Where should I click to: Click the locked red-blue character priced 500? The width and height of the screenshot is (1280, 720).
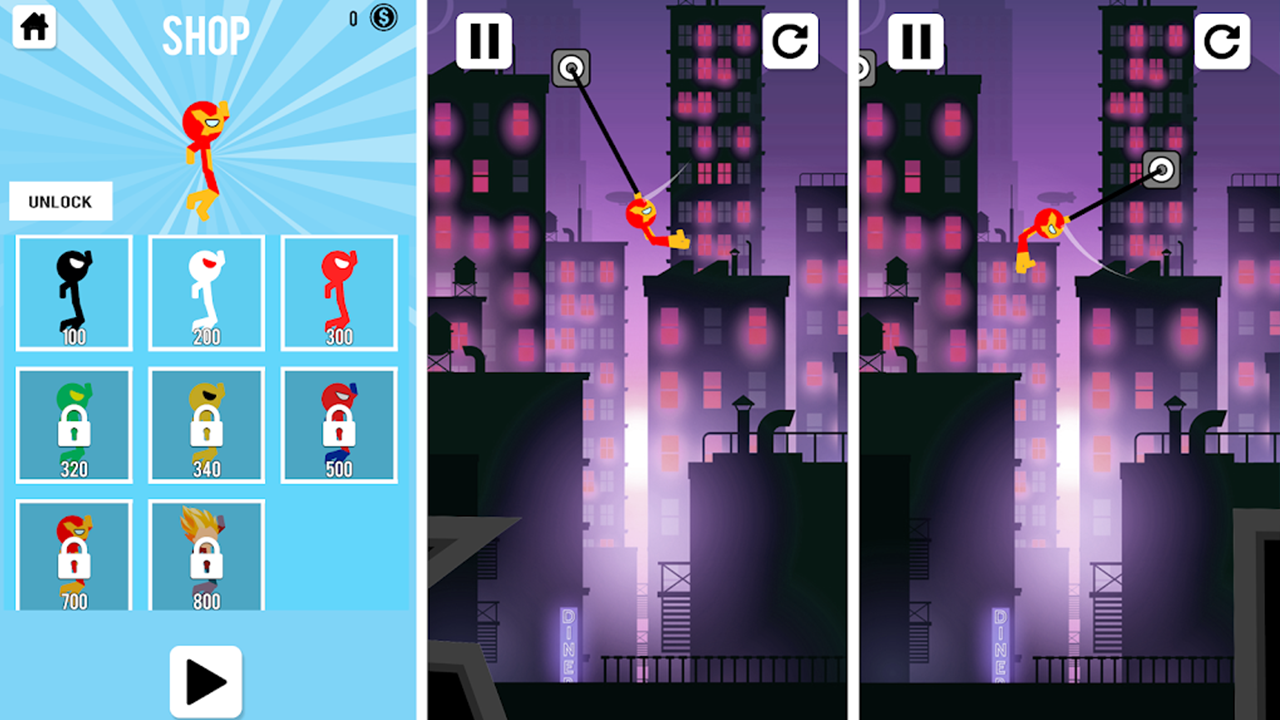[339, 424]
